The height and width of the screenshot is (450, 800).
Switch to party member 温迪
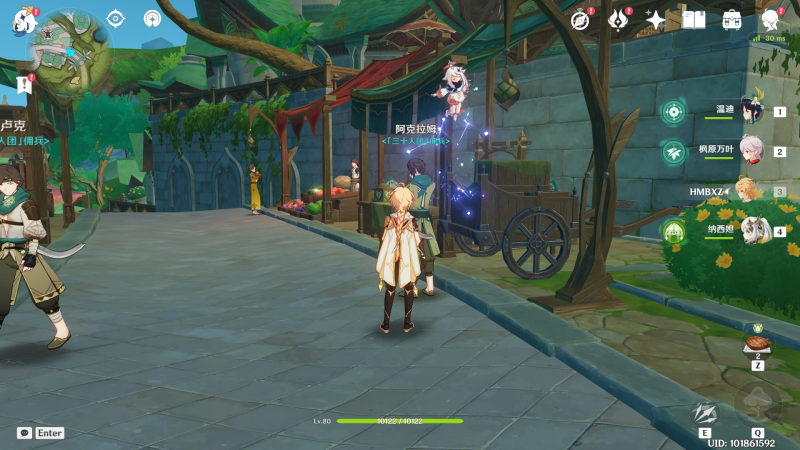pyautogui.click(x=751, y=110)
